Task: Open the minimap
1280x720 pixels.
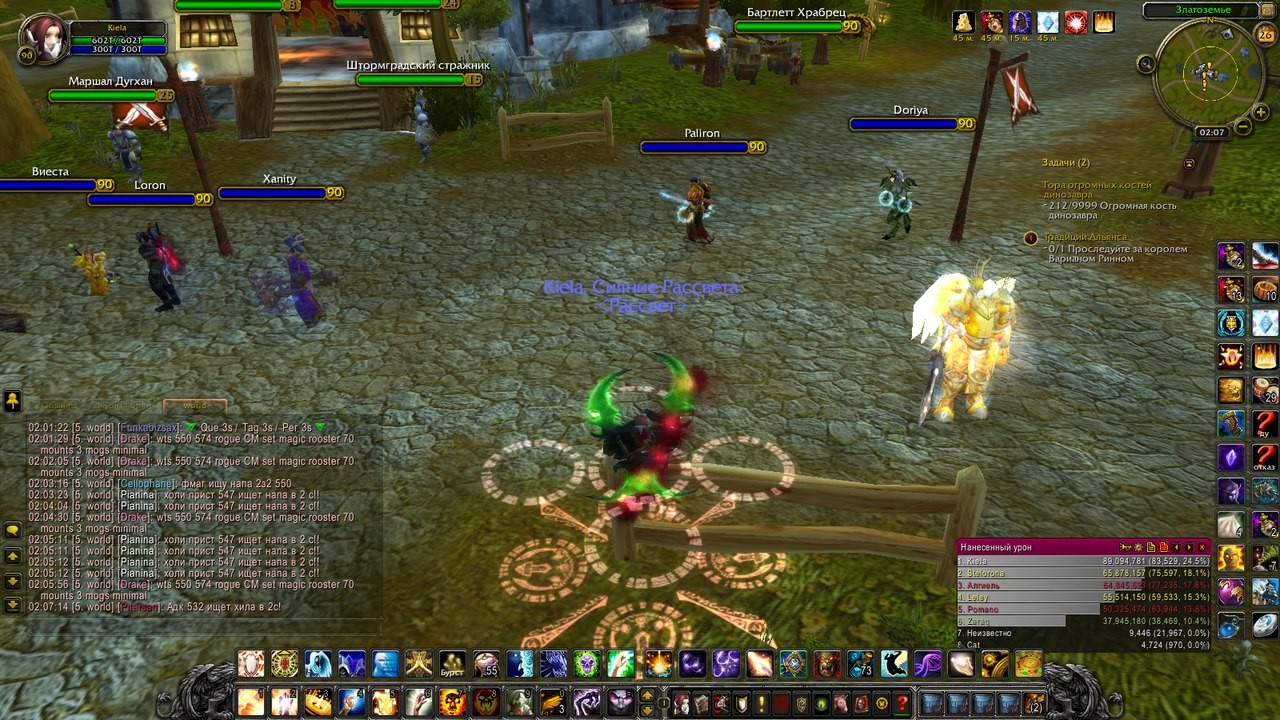Action: click(x=1207, y=75)
